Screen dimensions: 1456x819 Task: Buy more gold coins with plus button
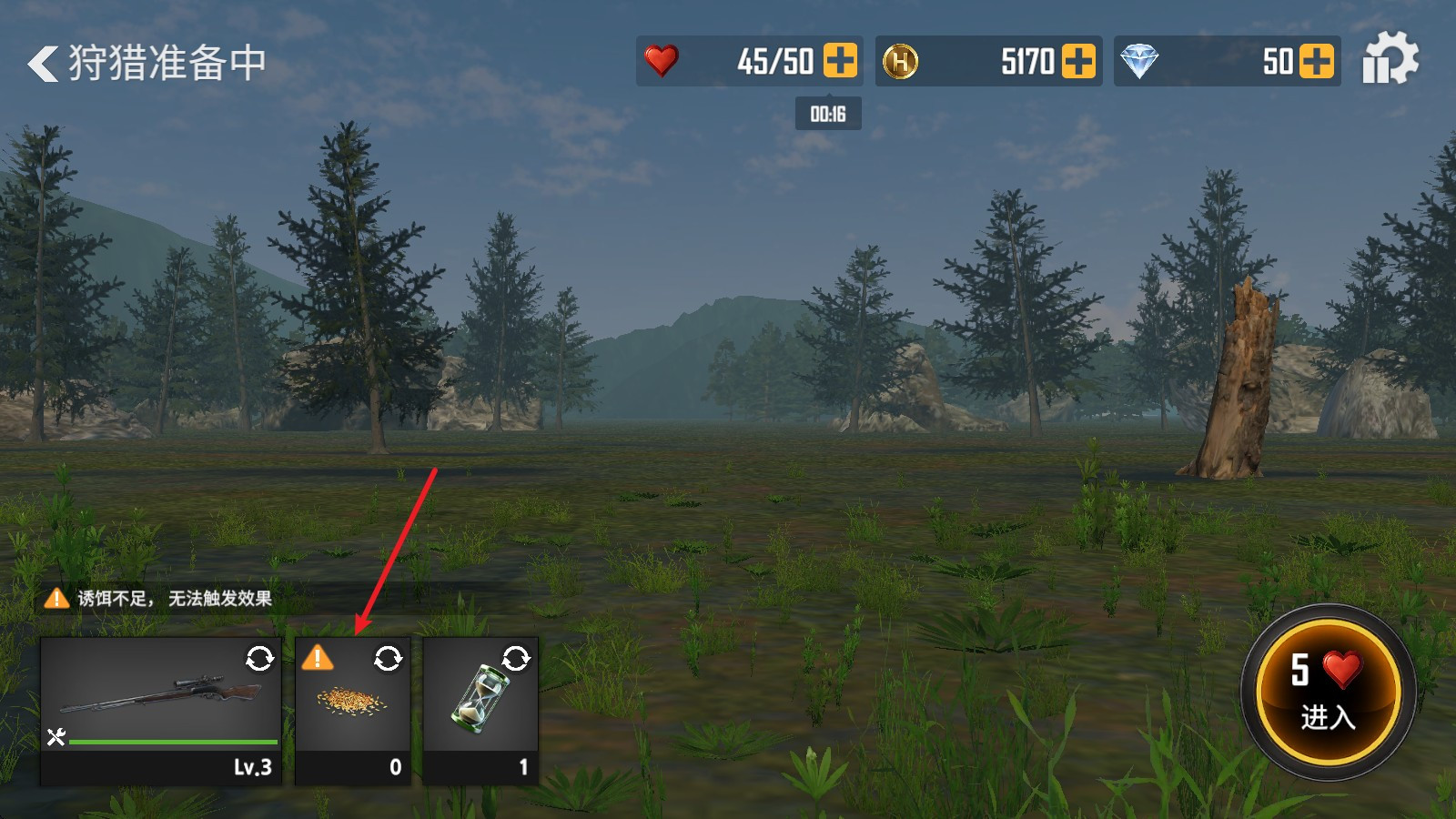point(1078,61)
